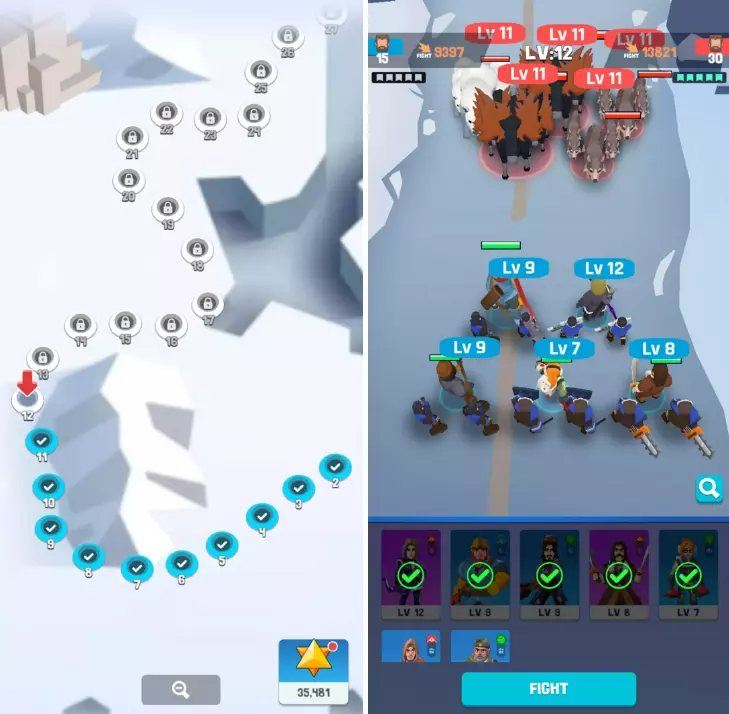Screen dimensions: 729x714
Task: Tap locked level 13 node
Action: pos(42,357)
